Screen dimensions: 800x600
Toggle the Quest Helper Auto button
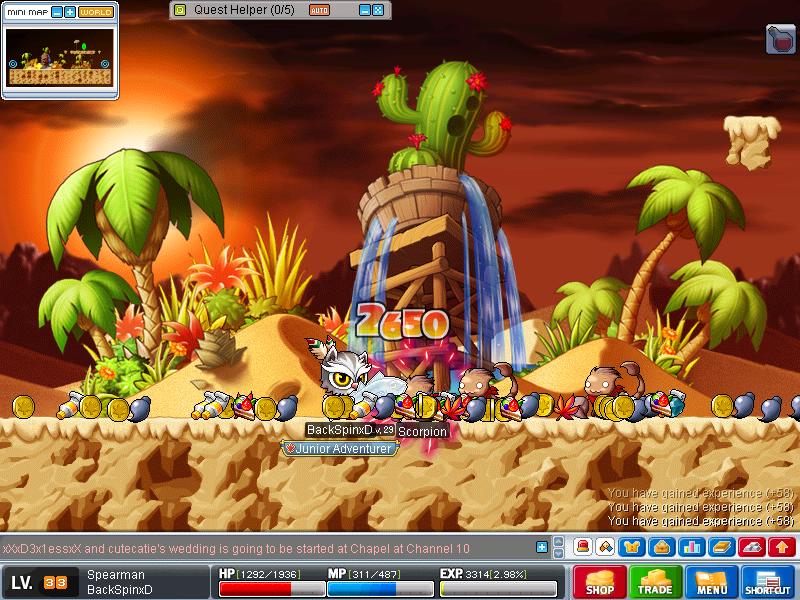tap(319, 10)
